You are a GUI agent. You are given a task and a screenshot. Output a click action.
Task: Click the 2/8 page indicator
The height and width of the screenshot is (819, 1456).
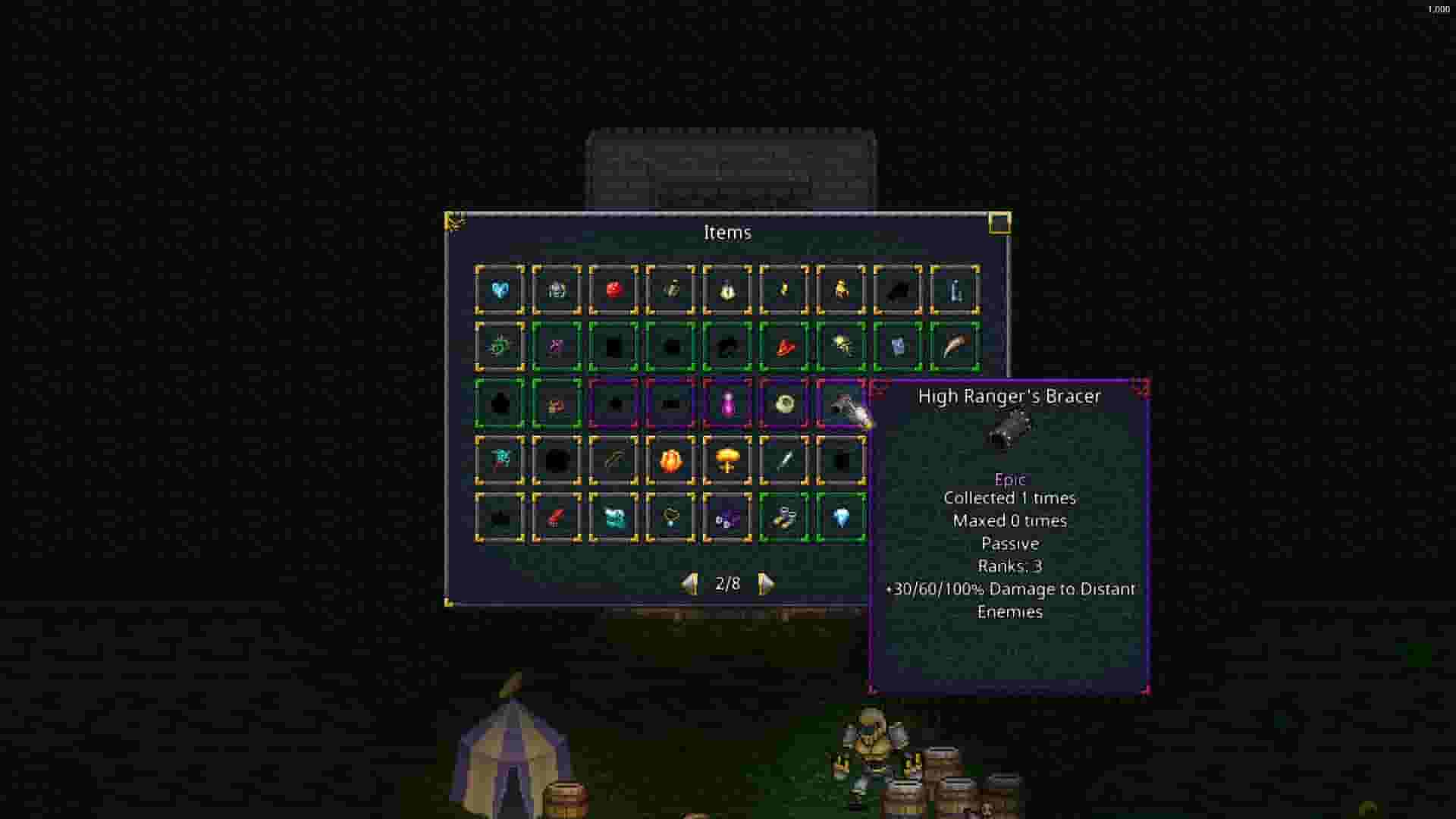[726, 584]
